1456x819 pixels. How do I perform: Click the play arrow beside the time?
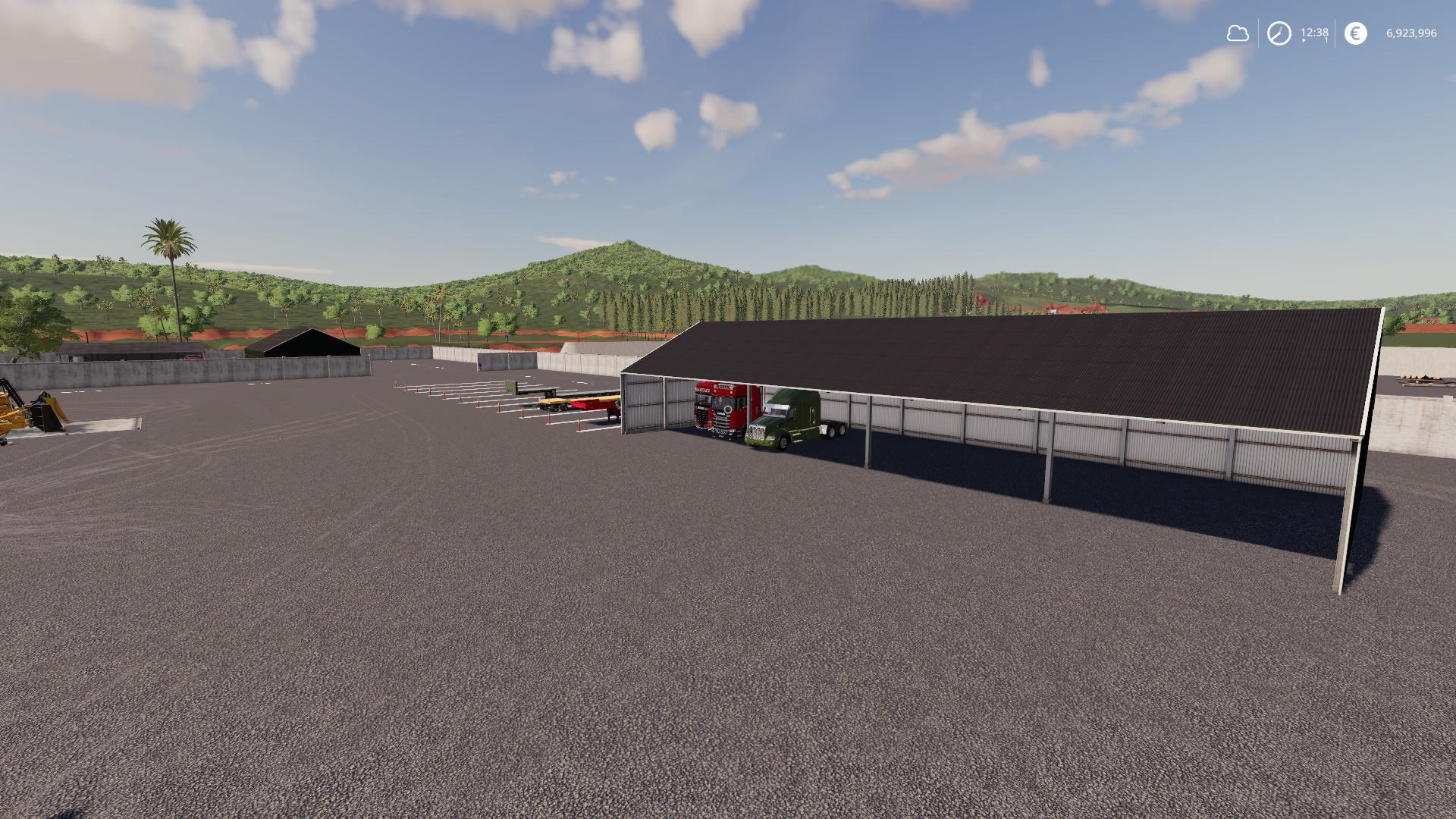click(1304, 39)
